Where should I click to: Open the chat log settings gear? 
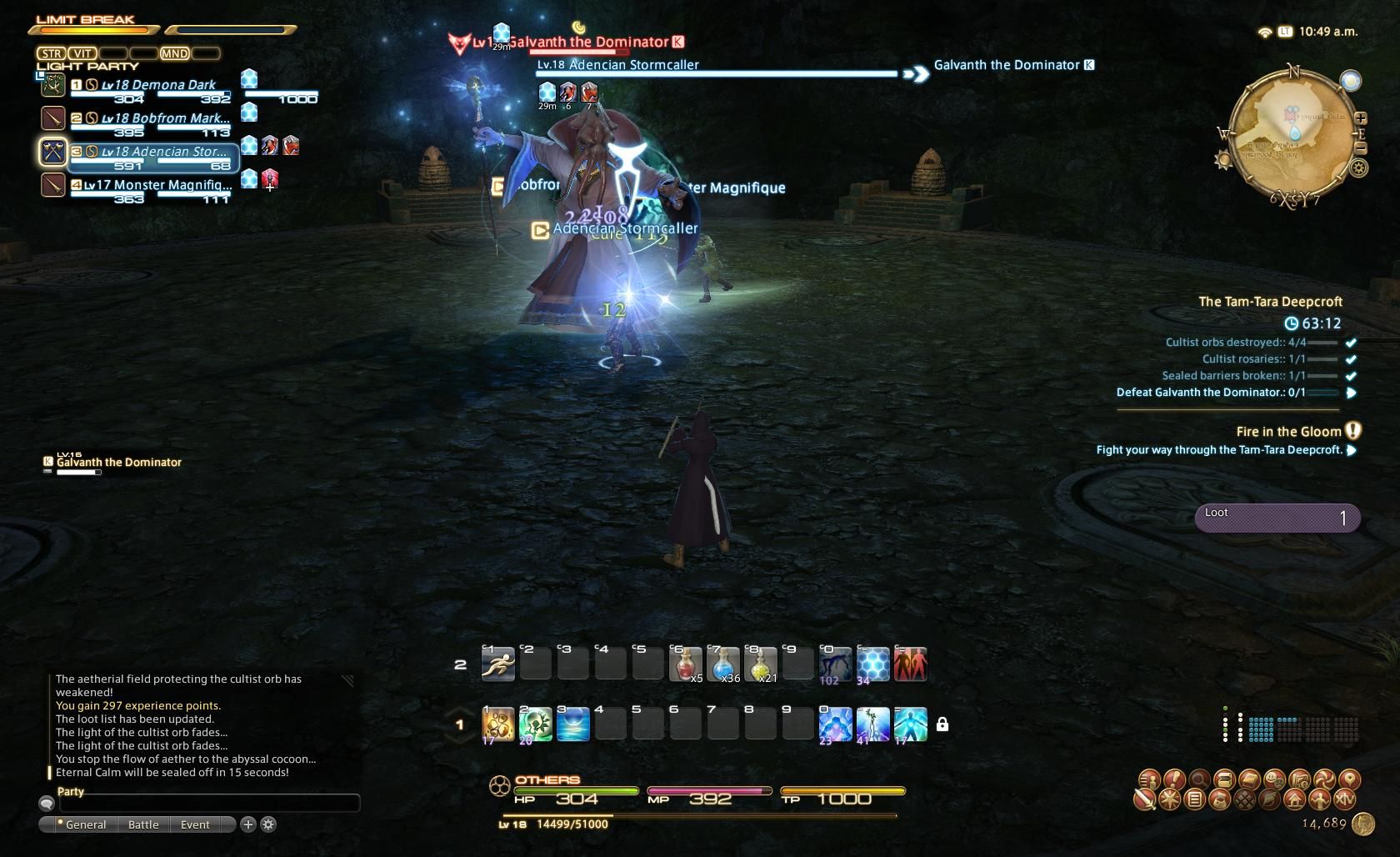pos(268,824)
